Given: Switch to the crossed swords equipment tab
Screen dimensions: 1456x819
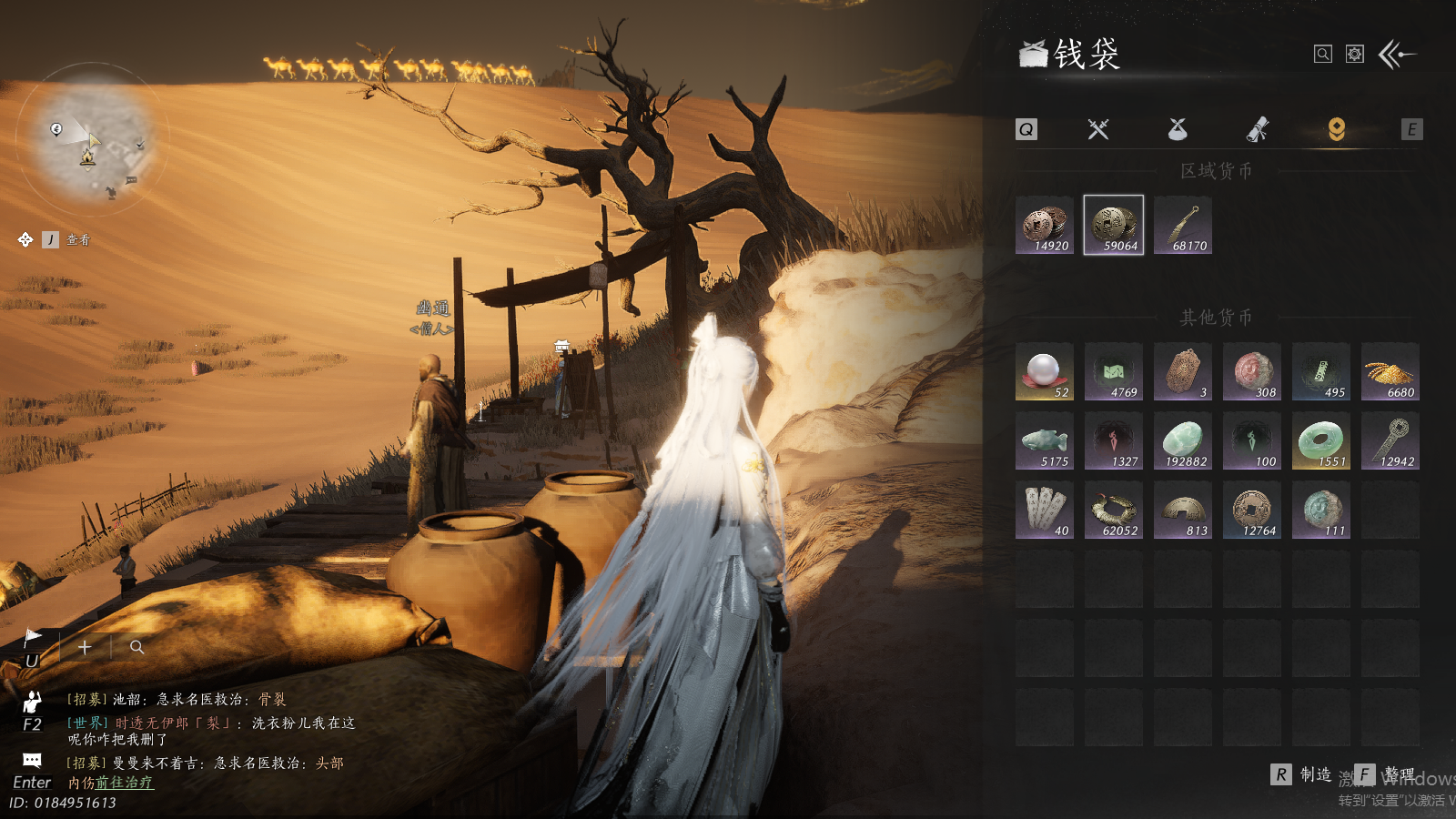Looking at the screenshot, I should (1098, 129).
